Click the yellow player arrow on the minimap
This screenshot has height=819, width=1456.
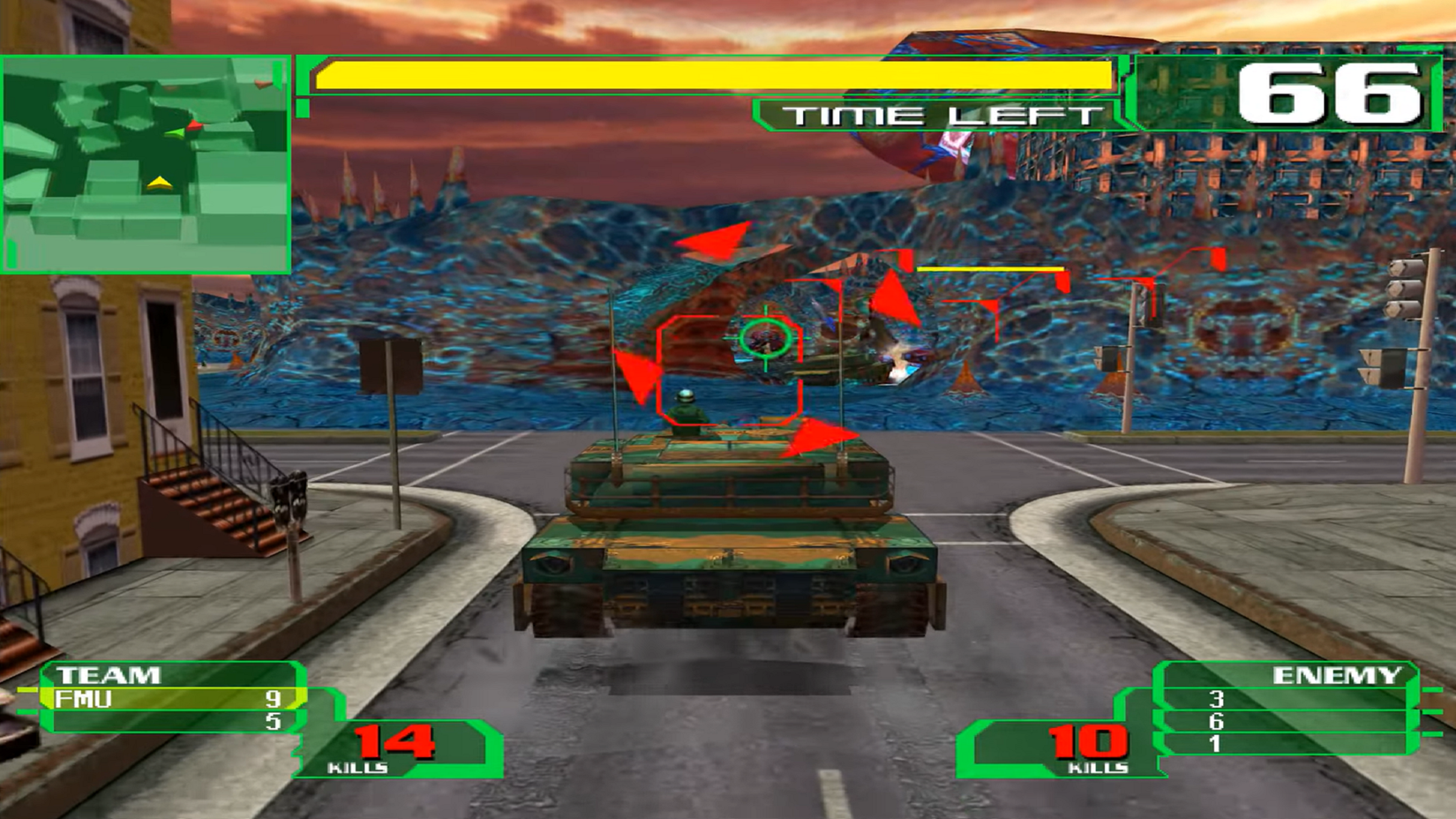[x=160, y=183]
